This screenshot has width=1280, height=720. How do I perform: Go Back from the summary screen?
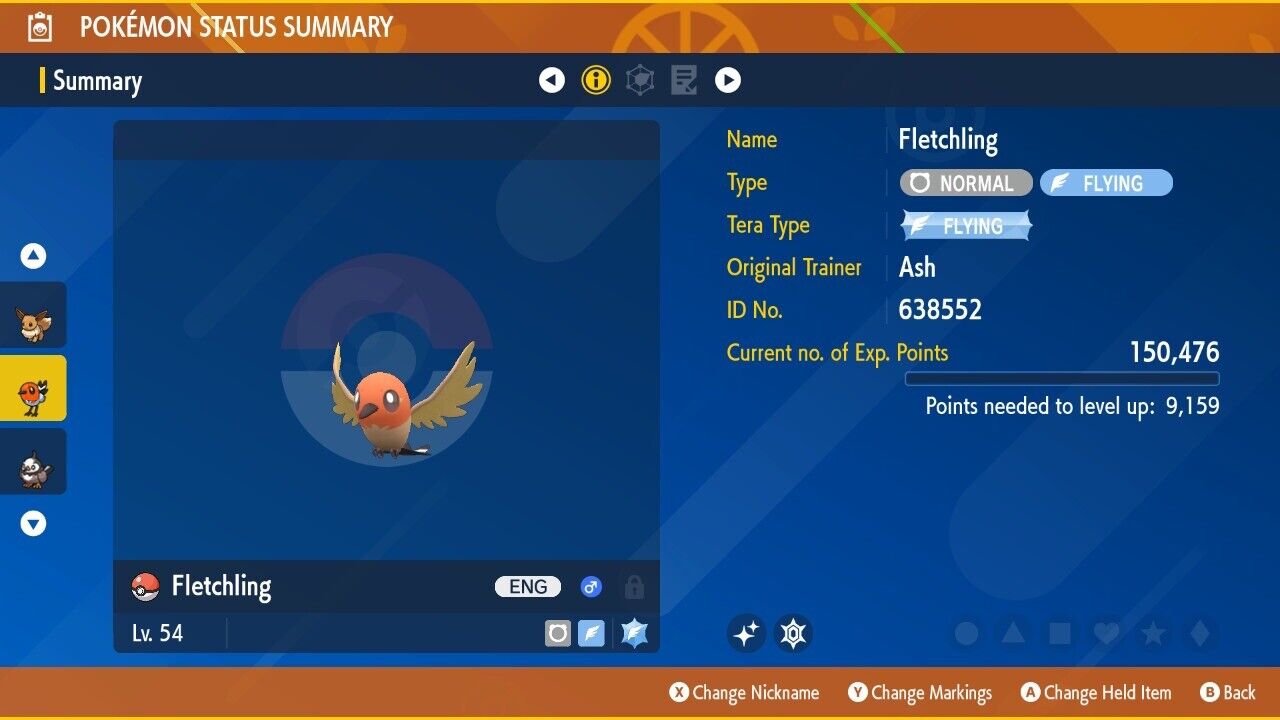[1228, 692]
